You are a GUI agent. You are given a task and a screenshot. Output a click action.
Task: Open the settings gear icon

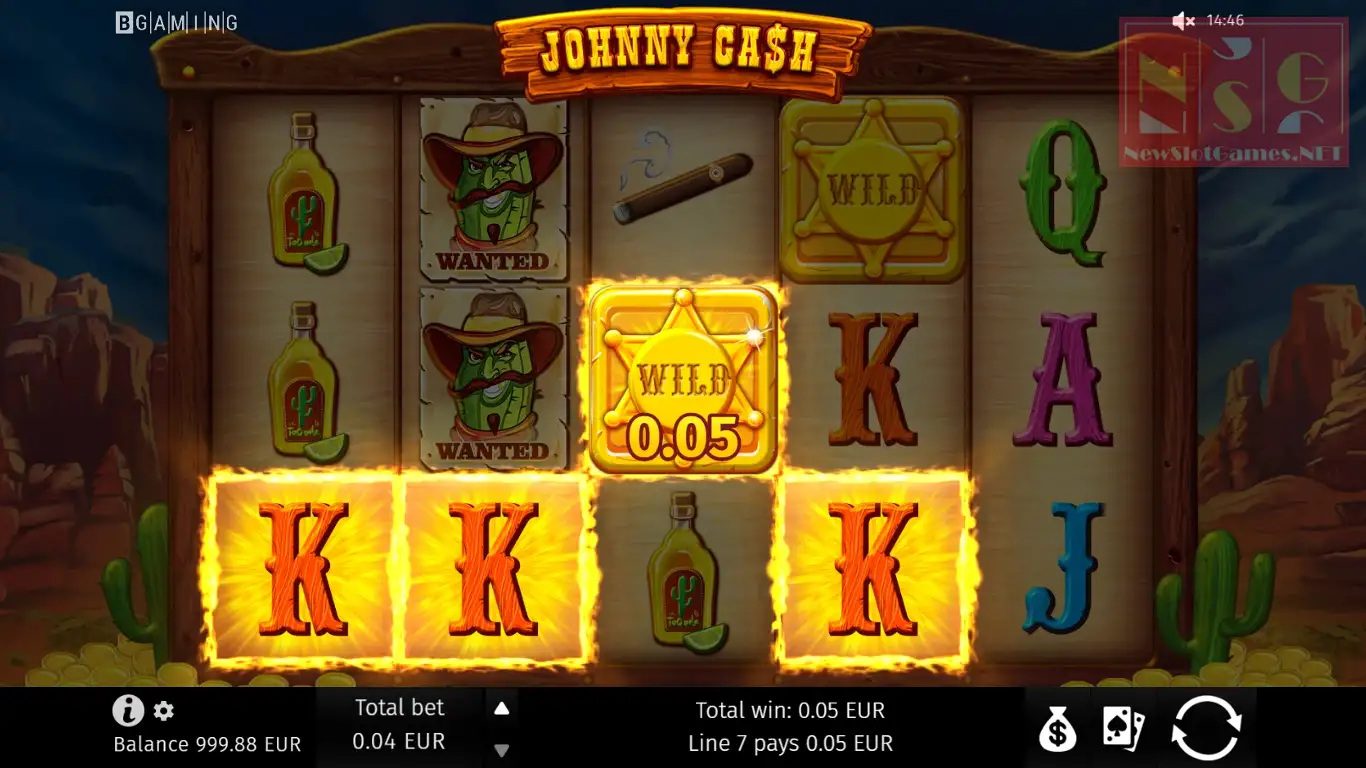[164, 711]
